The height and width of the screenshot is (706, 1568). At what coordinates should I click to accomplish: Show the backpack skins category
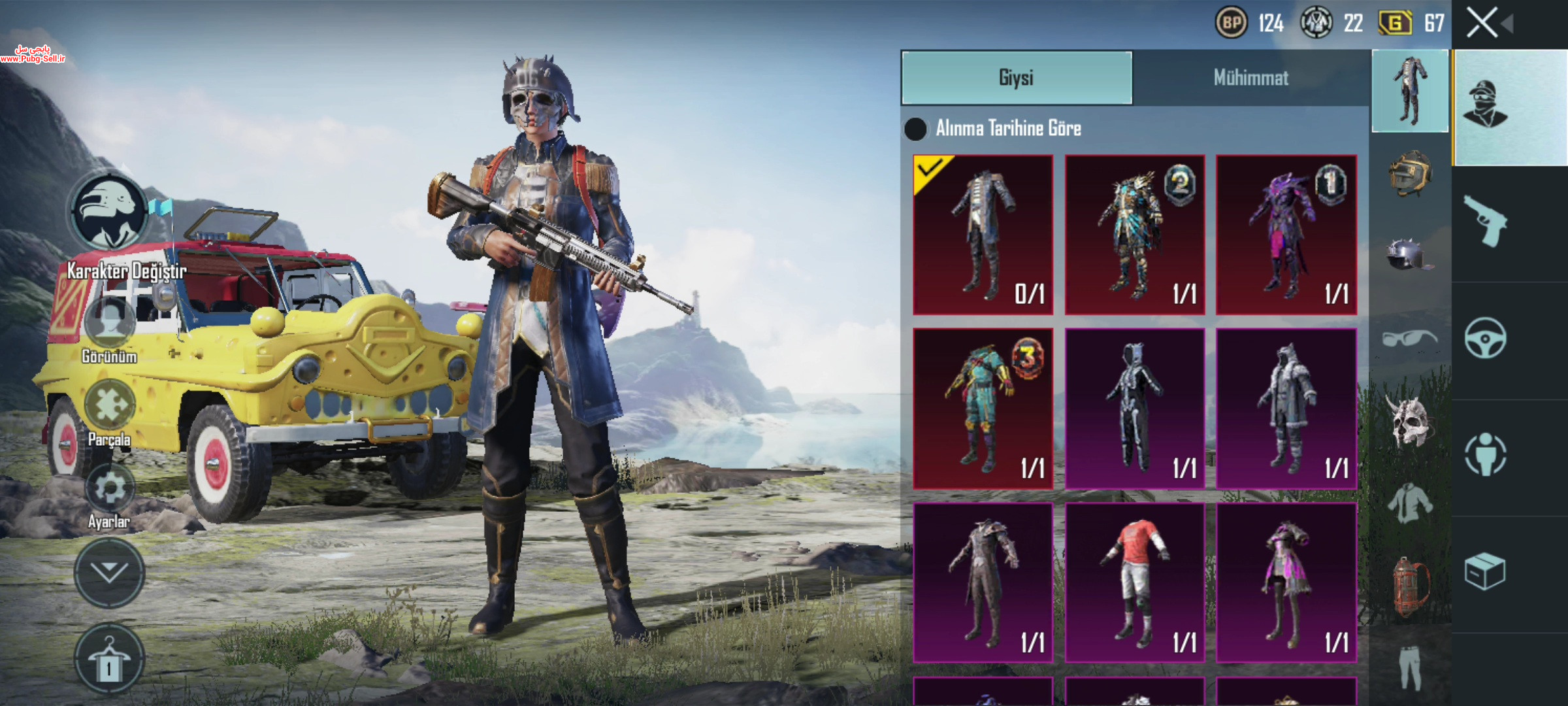[x=1409, y=586]
